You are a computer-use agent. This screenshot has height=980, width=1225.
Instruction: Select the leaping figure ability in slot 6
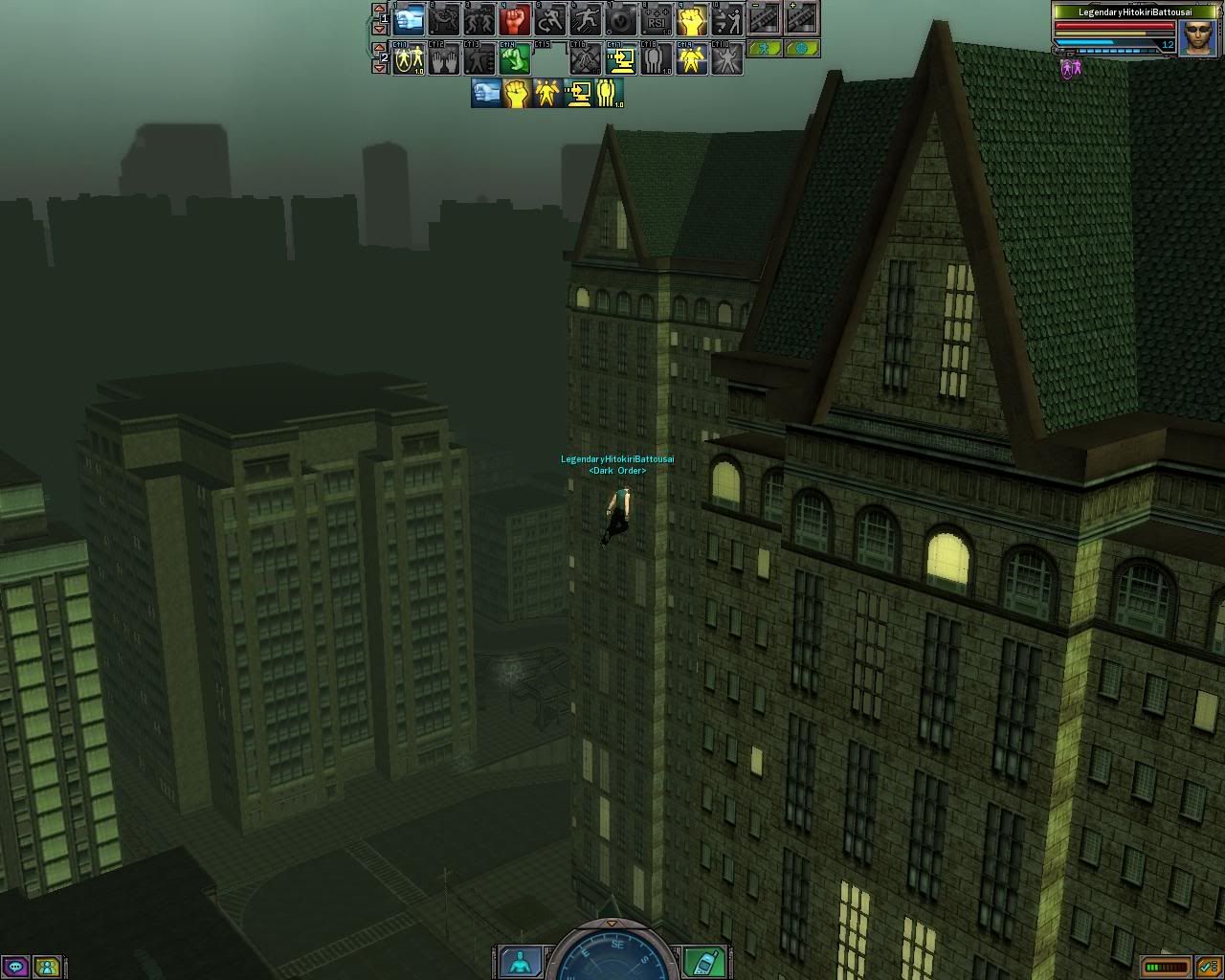[586, 19]
